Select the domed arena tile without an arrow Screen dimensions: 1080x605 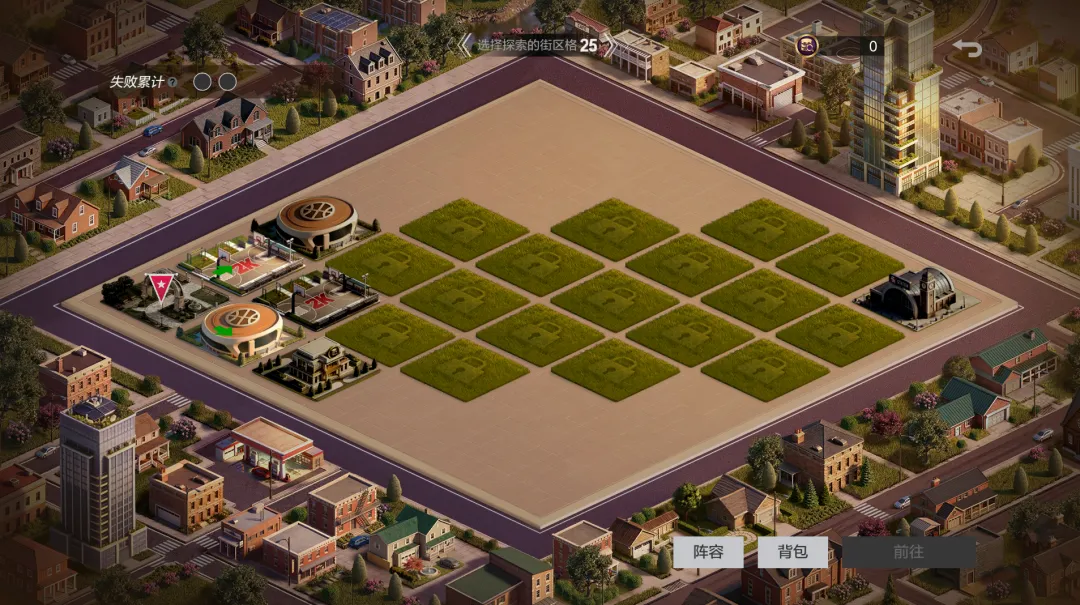pos(315,222)
